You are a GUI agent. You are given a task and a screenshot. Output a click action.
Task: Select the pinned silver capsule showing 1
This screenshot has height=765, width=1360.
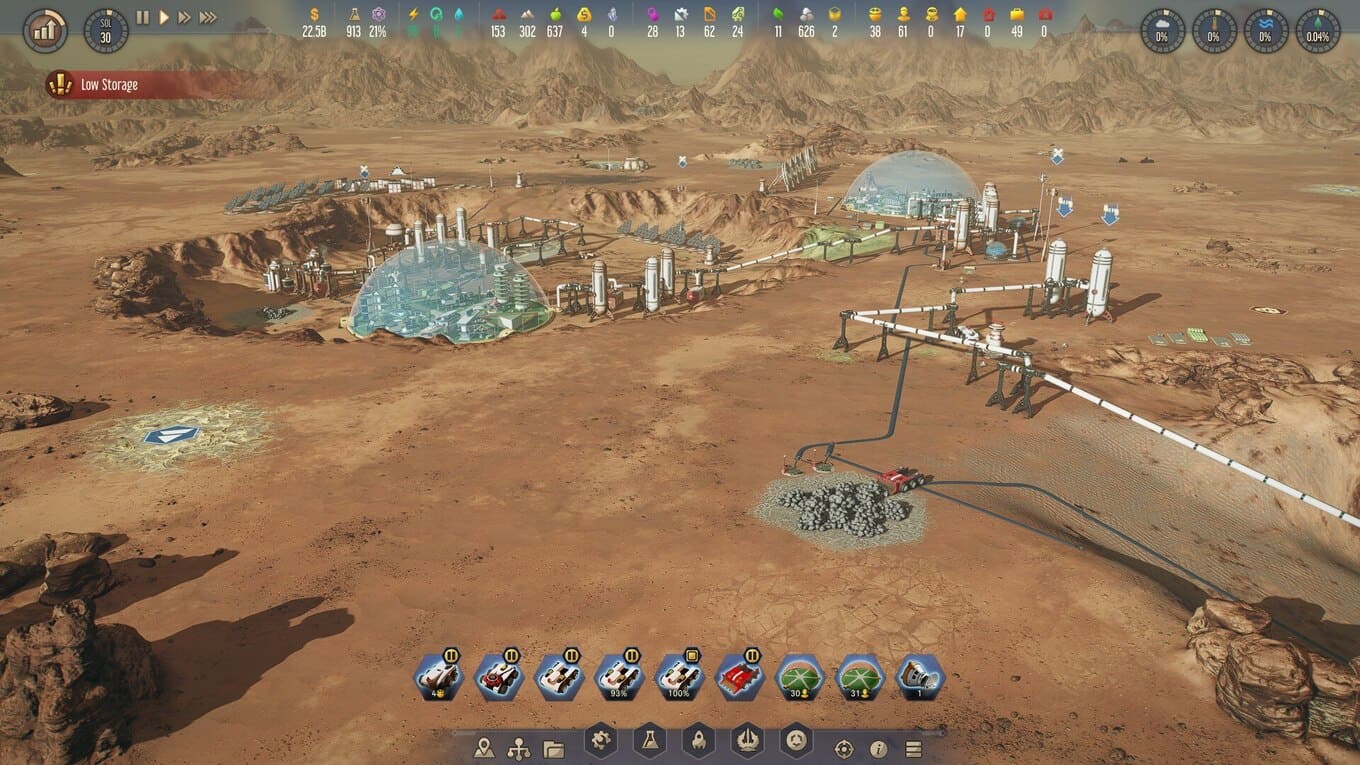click(x=920, y=678)
